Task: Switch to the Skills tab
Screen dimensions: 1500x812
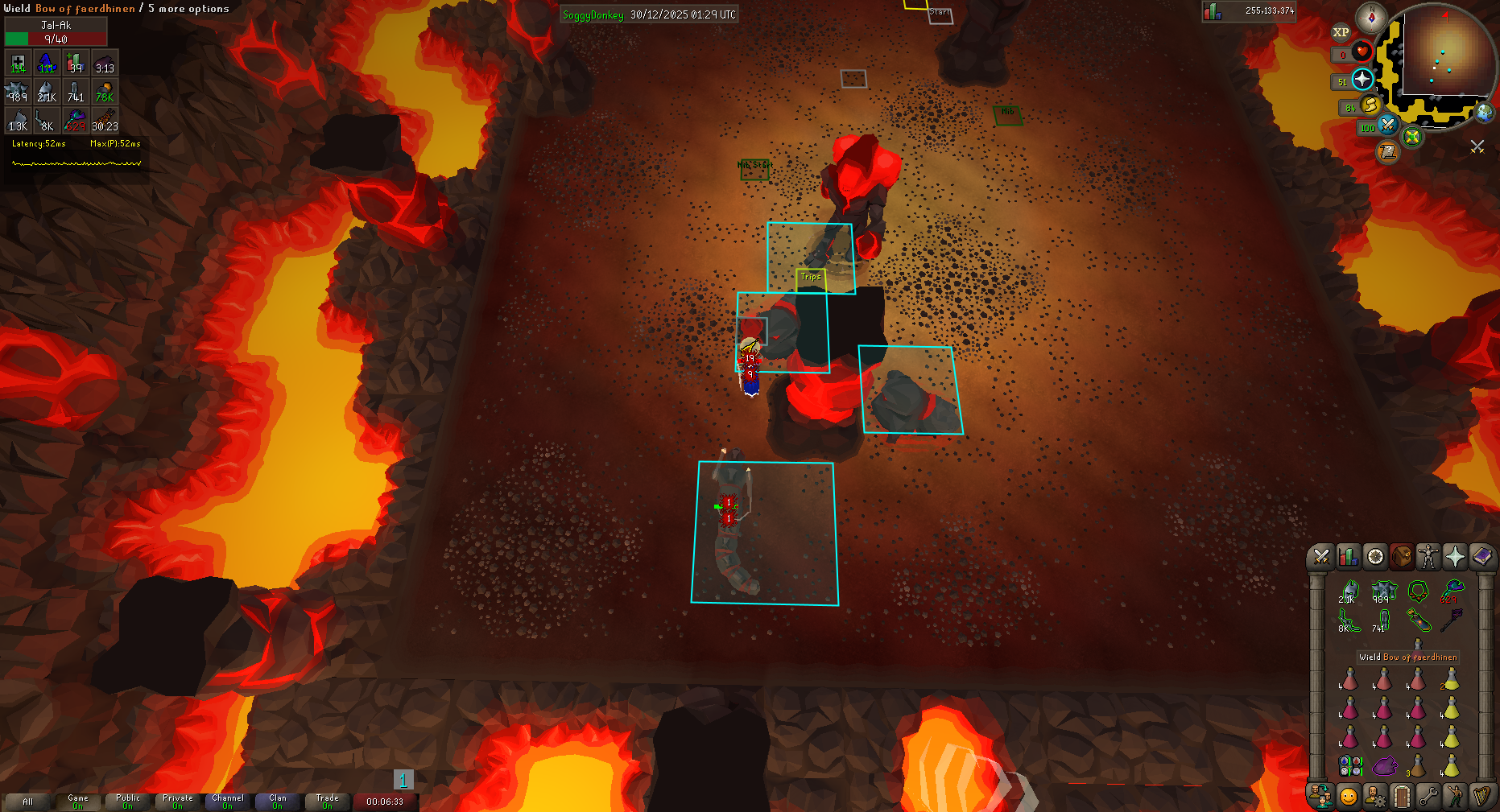Action: tap(1348, 556)
